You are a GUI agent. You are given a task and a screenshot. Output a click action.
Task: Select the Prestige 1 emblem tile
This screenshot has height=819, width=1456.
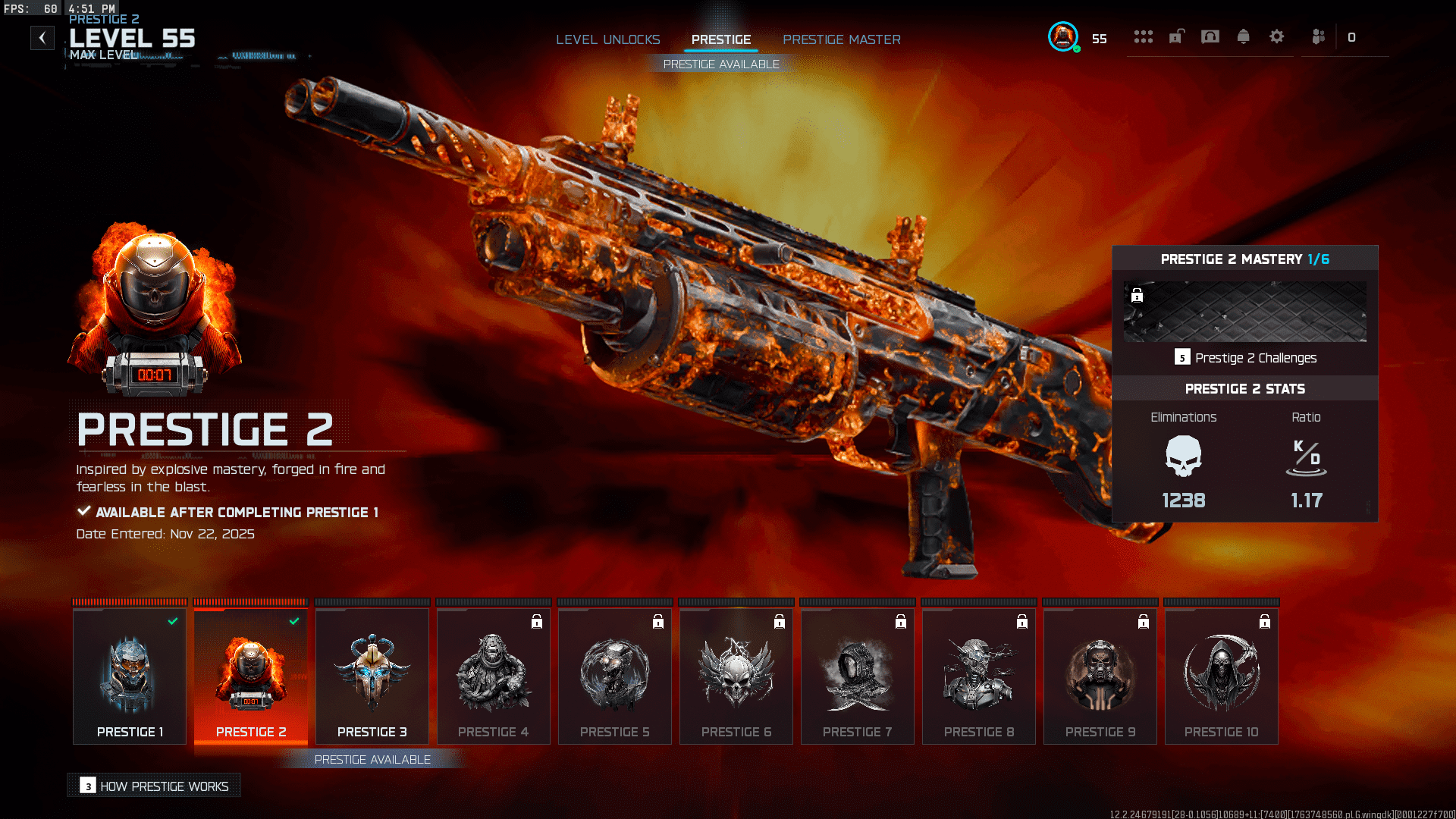click(x=129, y=675)
